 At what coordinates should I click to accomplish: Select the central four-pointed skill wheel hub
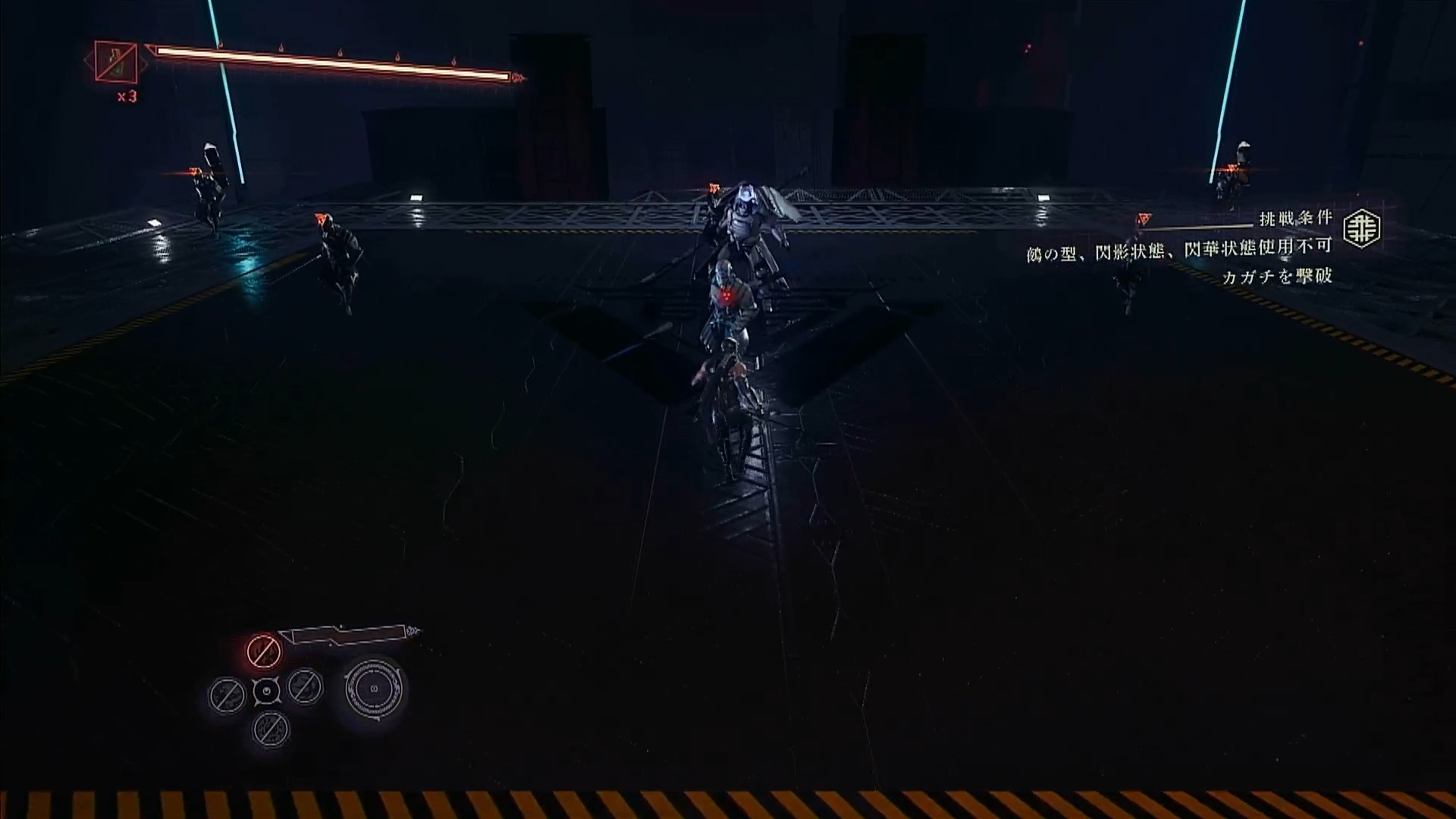tap(266, 691)
